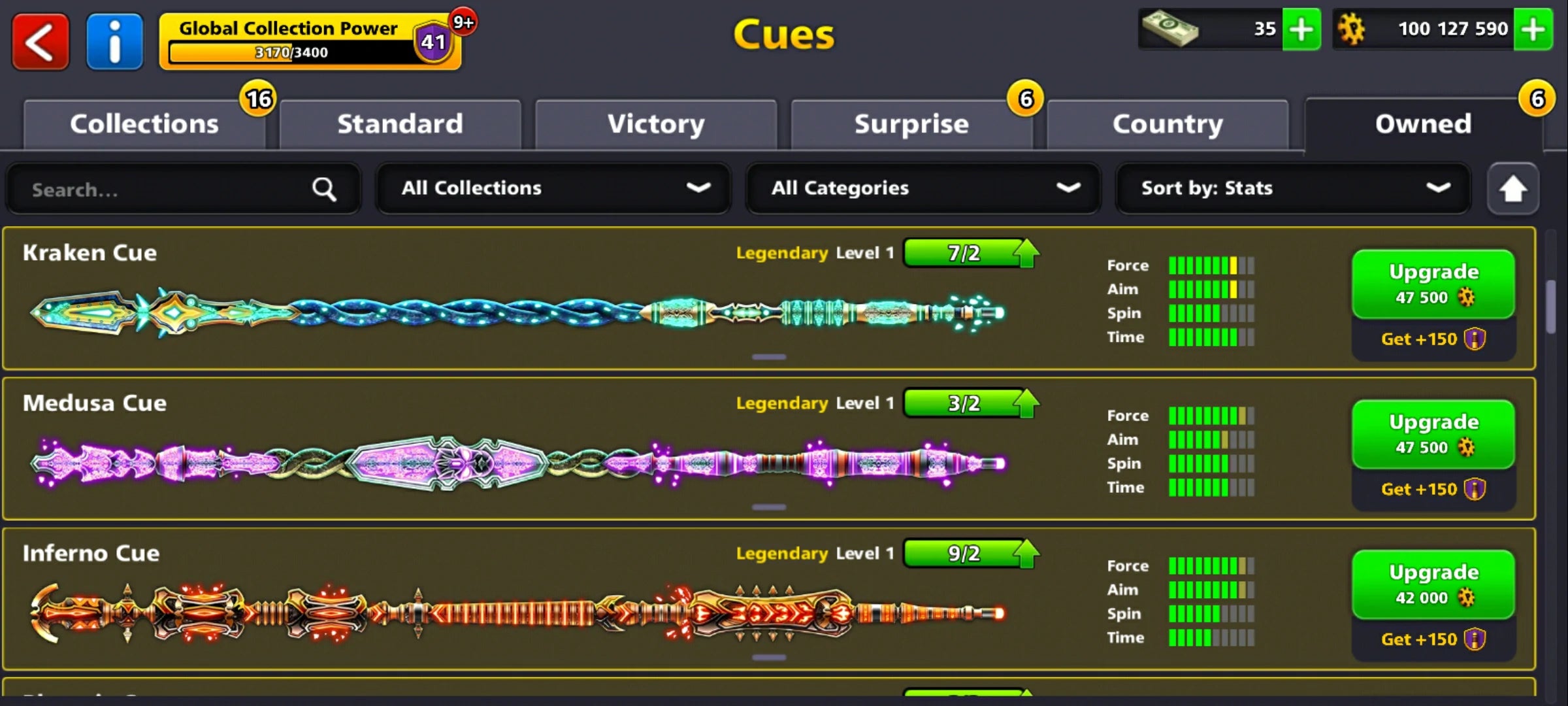Open the blue info icon

click(x=114, y=42)
